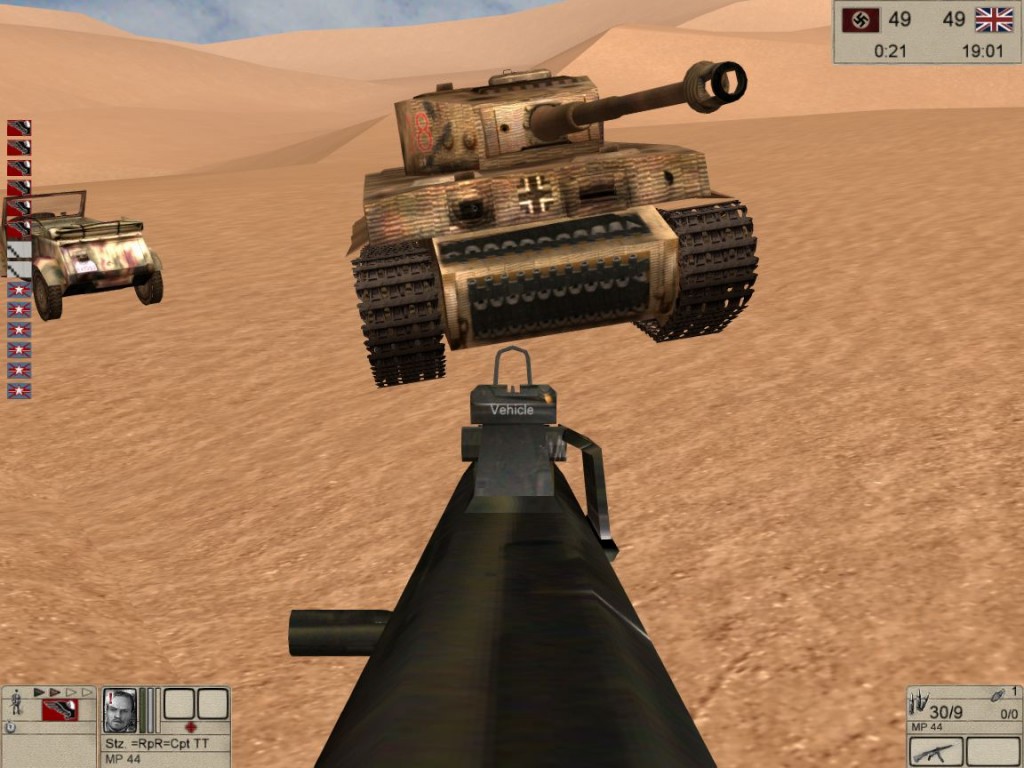Select the MP 44 rifle weapon slot

(x=936, y=751)
